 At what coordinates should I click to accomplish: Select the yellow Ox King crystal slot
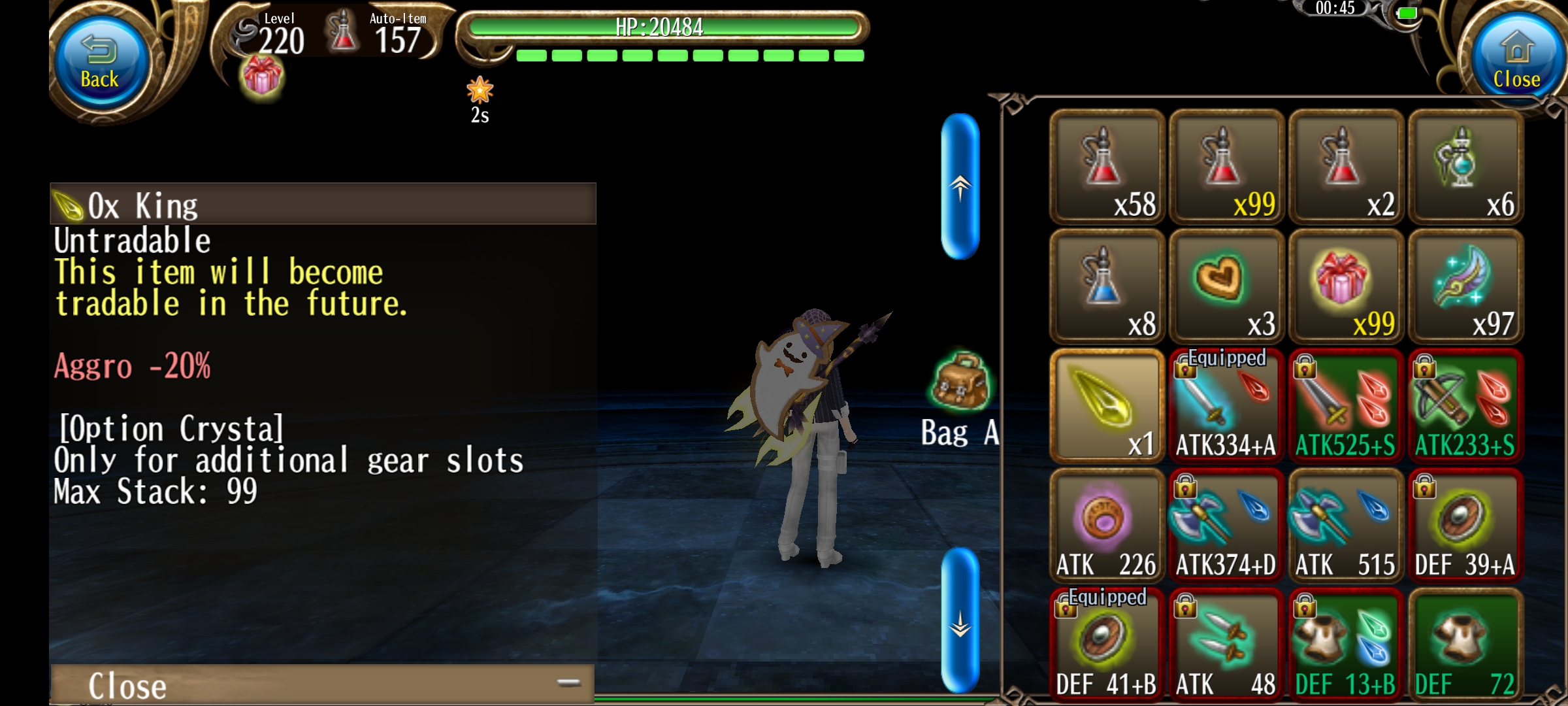(1107, 406)
